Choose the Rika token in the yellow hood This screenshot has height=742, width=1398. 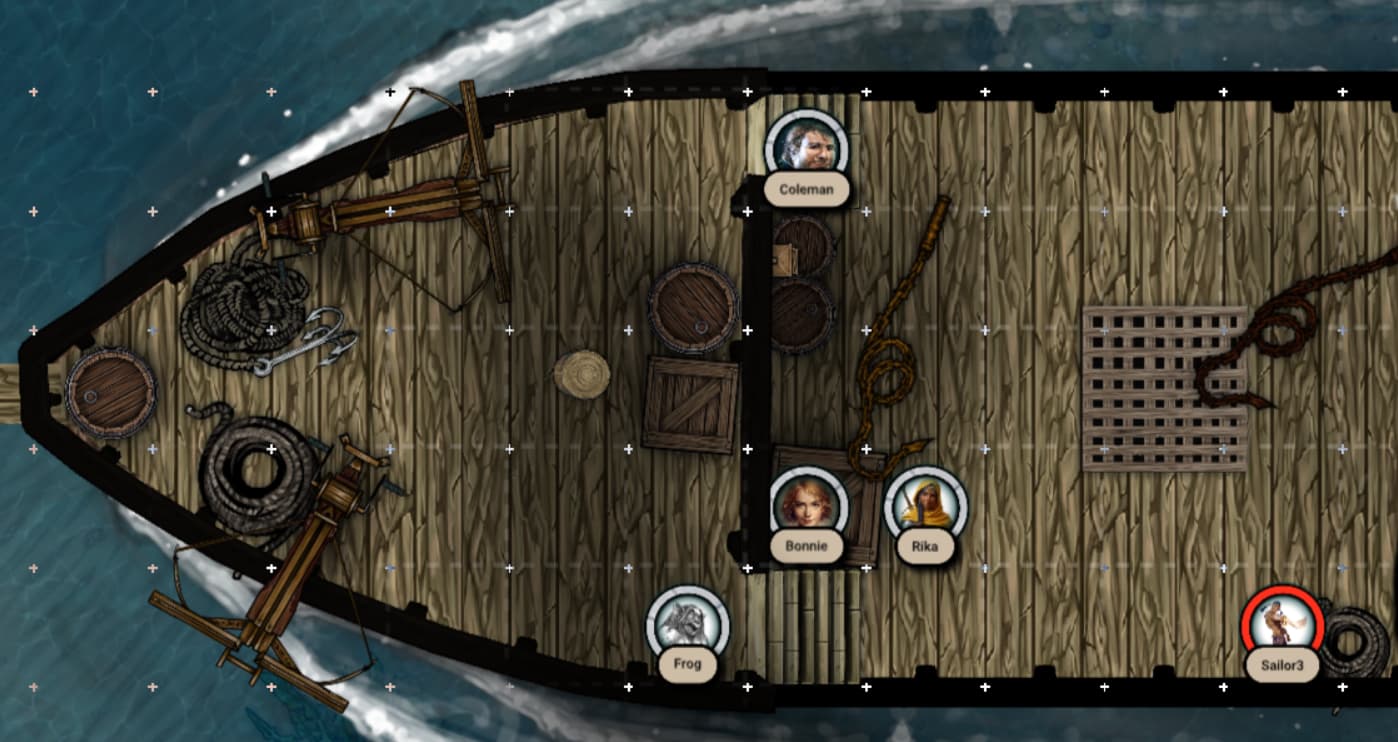click(925, 506)
